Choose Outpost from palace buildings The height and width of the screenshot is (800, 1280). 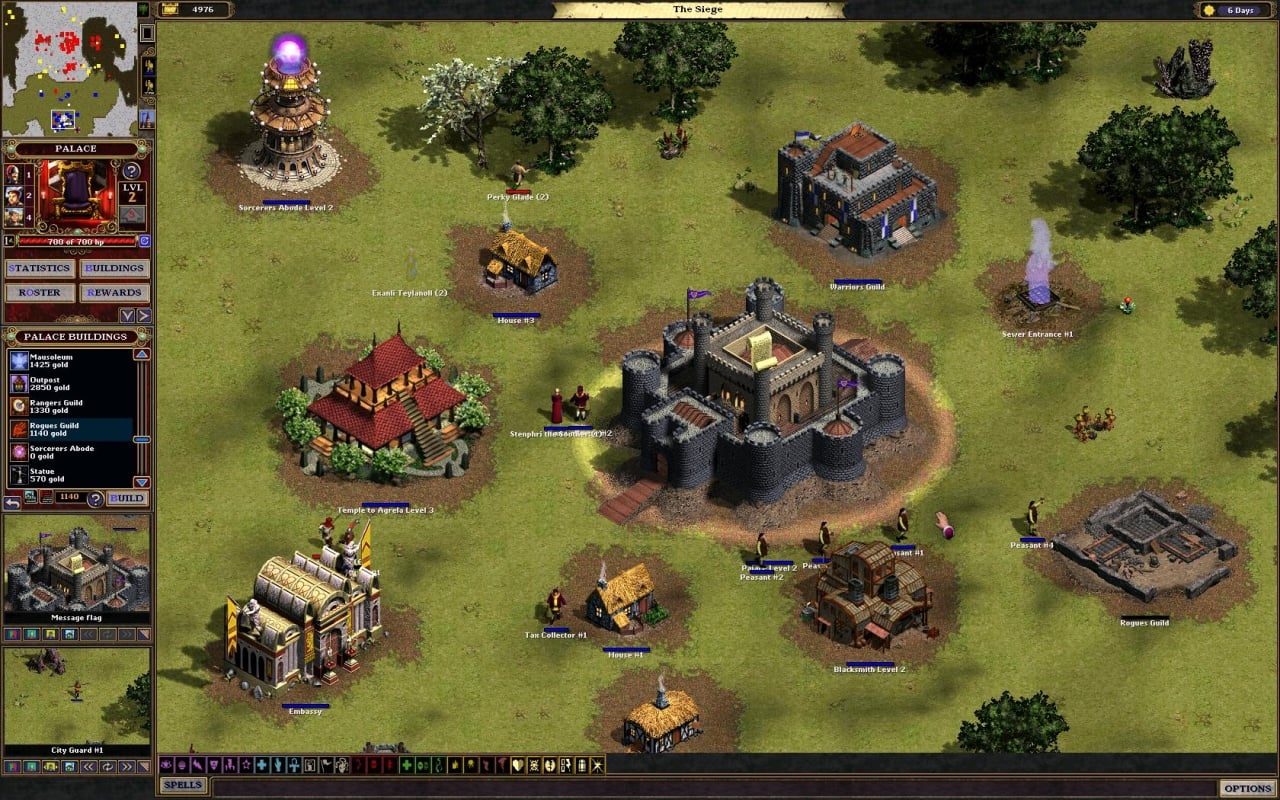[70, 384]
